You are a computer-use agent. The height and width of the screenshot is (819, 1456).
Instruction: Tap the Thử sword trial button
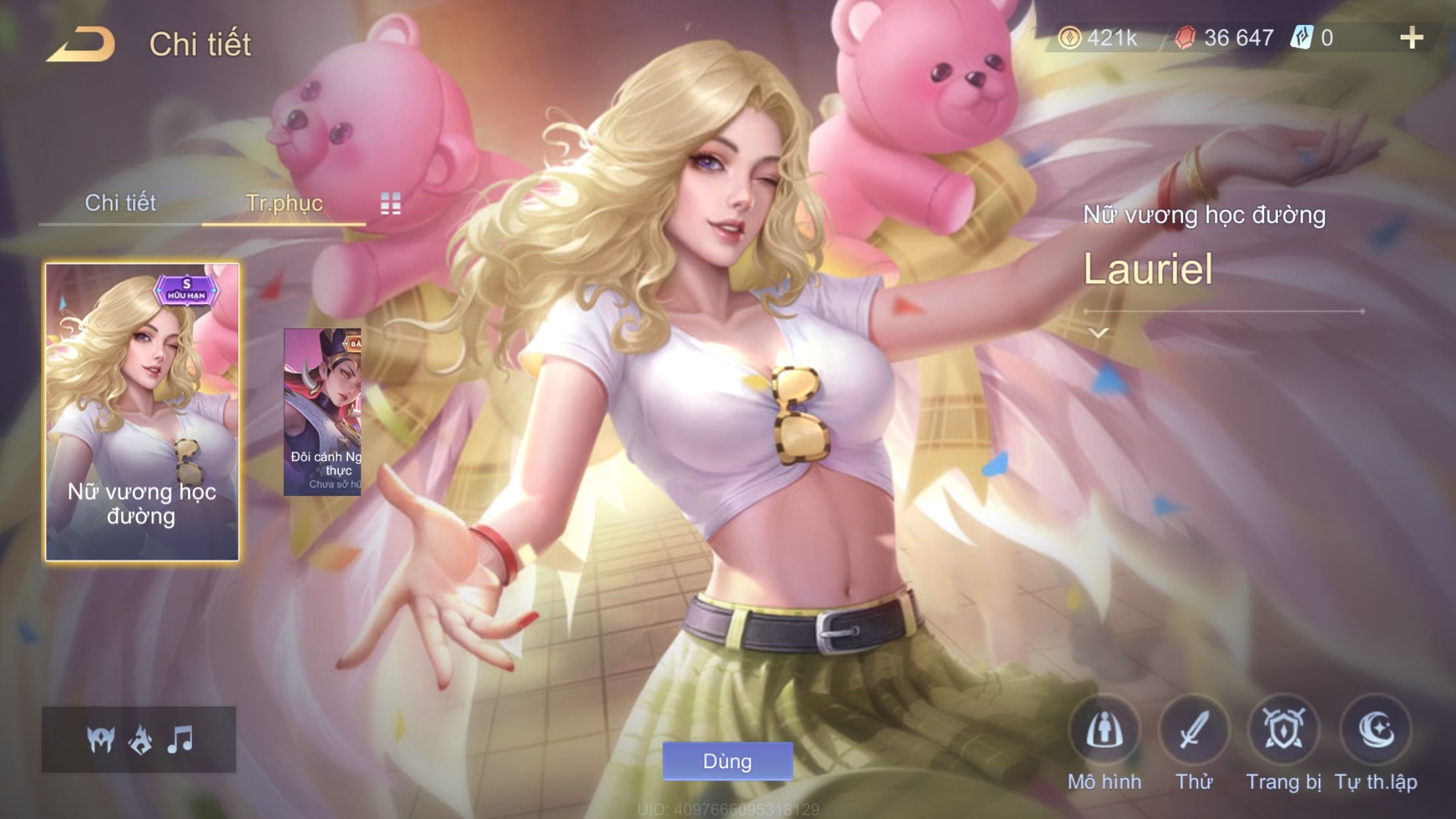tap(1194, 731)
